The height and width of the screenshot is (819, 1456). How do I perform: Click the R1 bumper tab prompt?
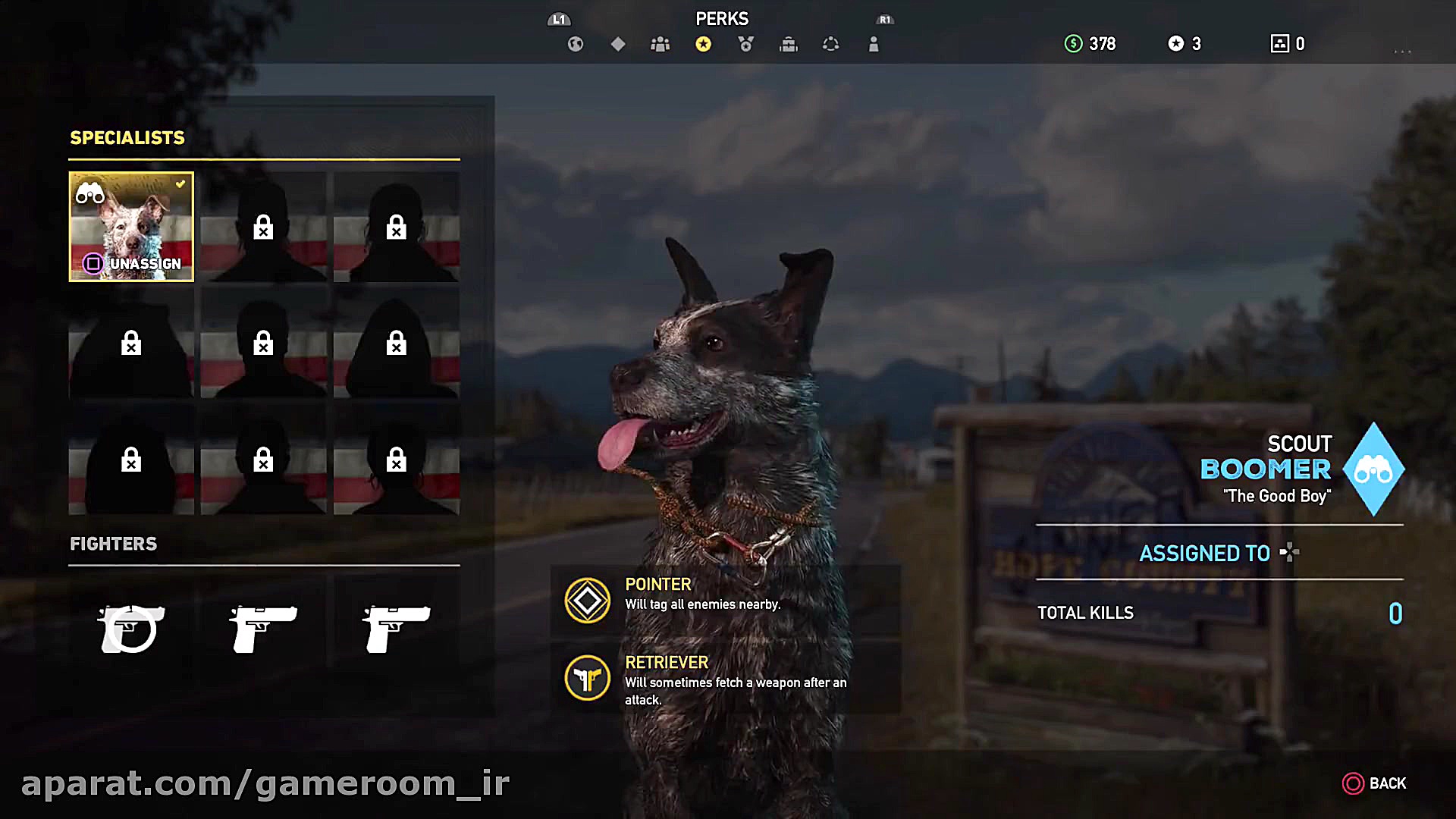(x=884, y=19)
